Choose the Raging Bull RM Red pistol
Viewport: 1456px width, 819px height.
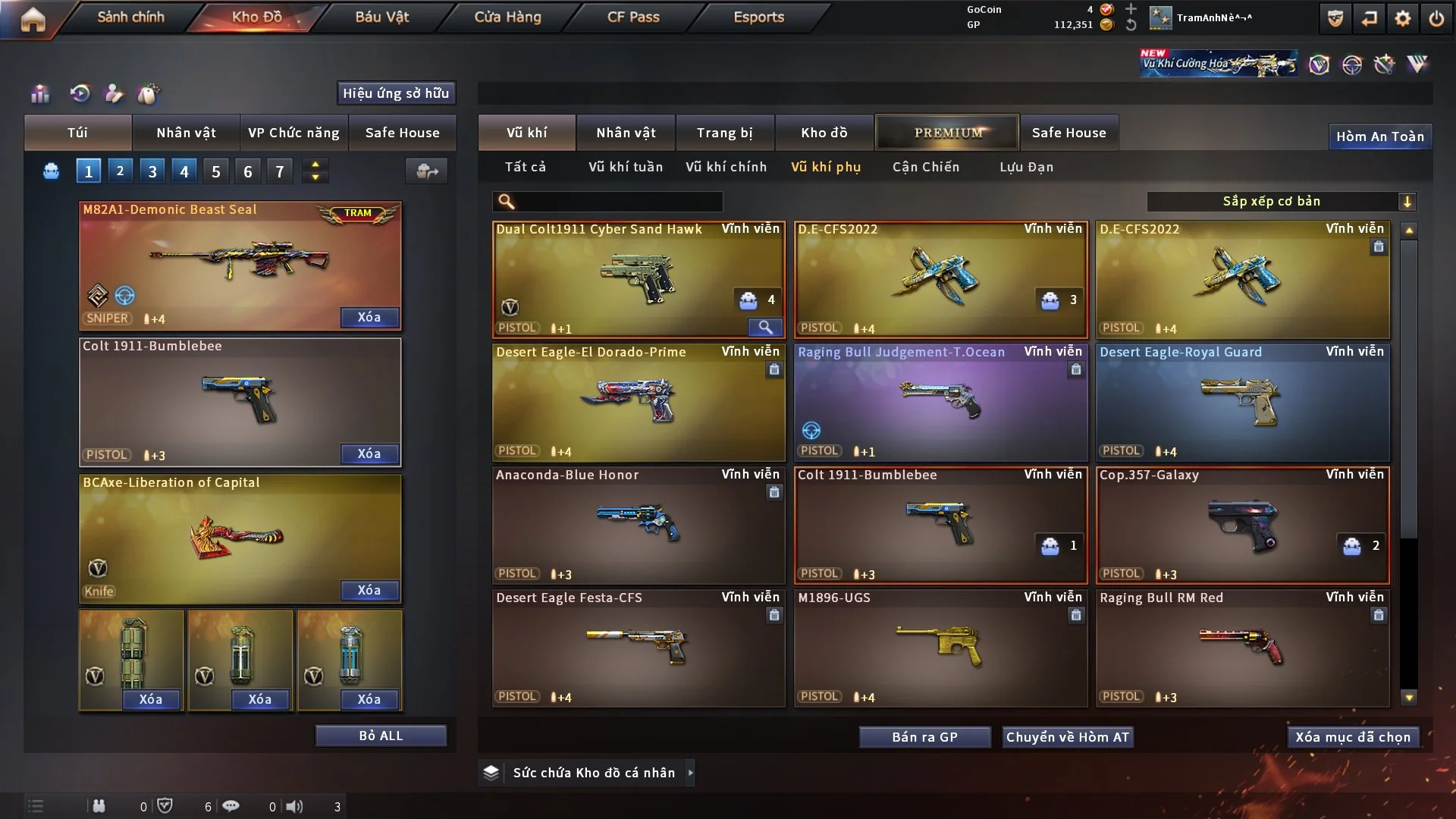[1242, 648]
